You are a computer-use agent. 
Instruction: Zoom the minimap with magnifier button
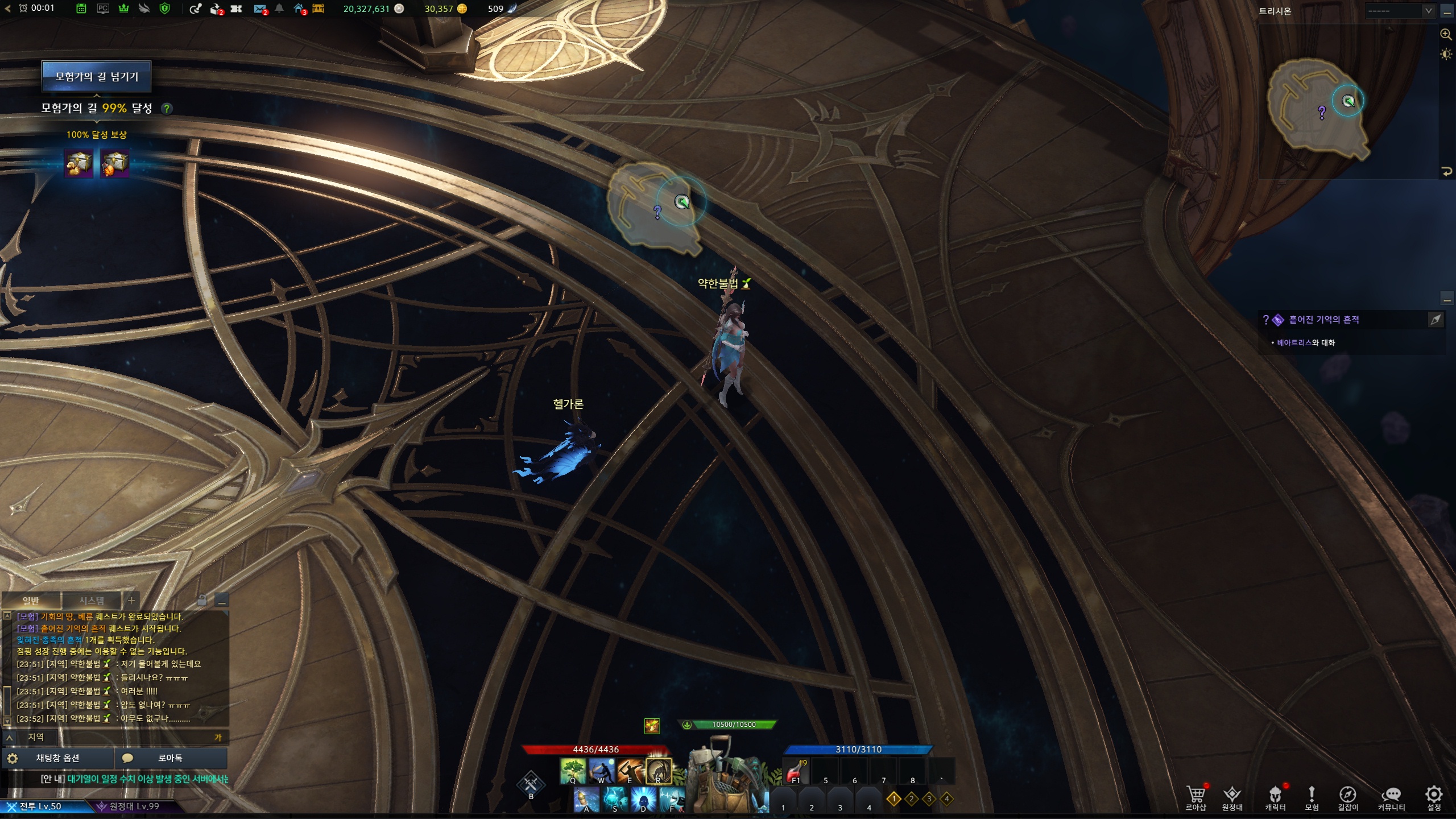[1445, 34]
